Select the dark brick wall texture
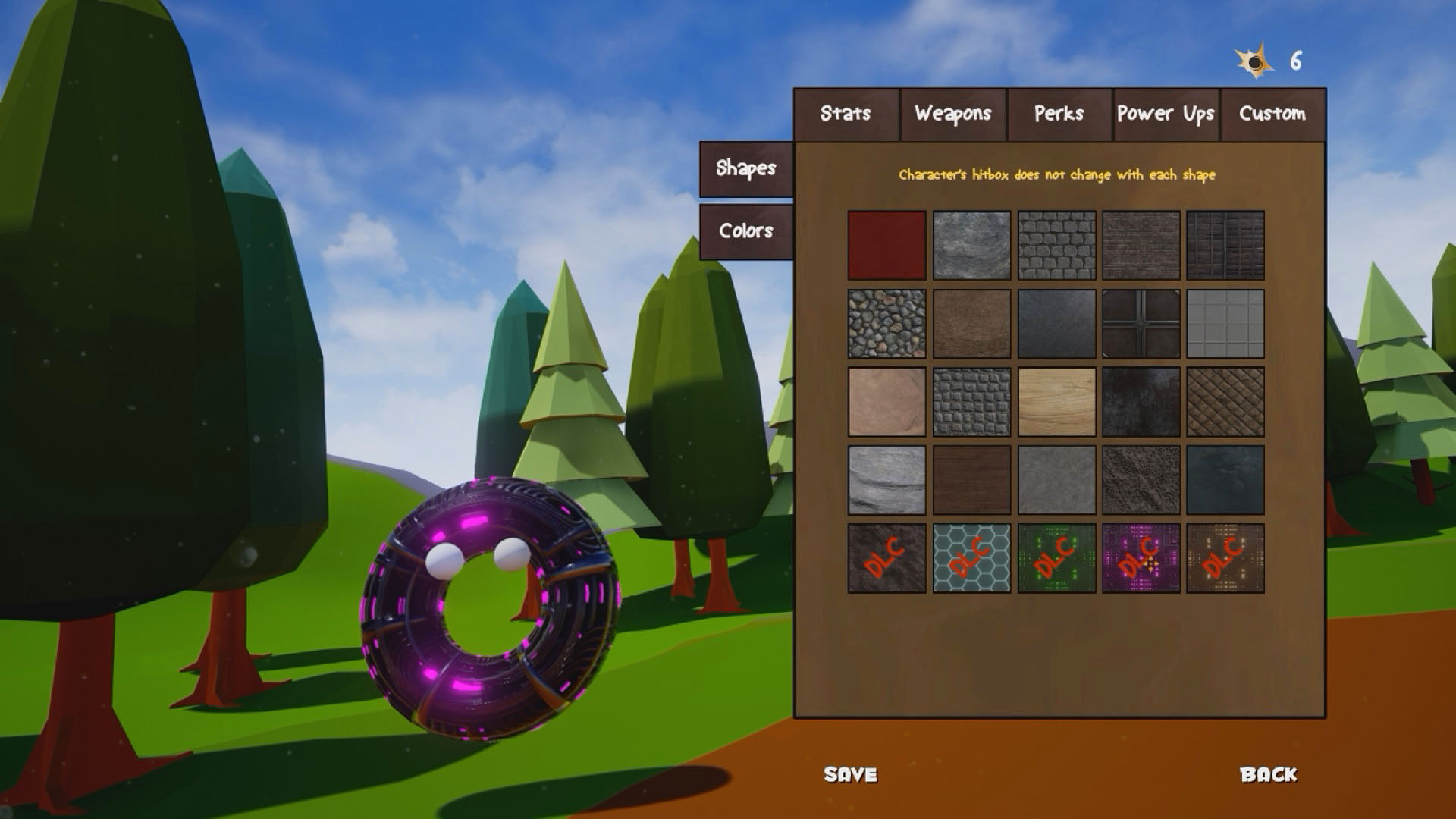Screen dimensions: 1456x819 (x=1141, y=246)
